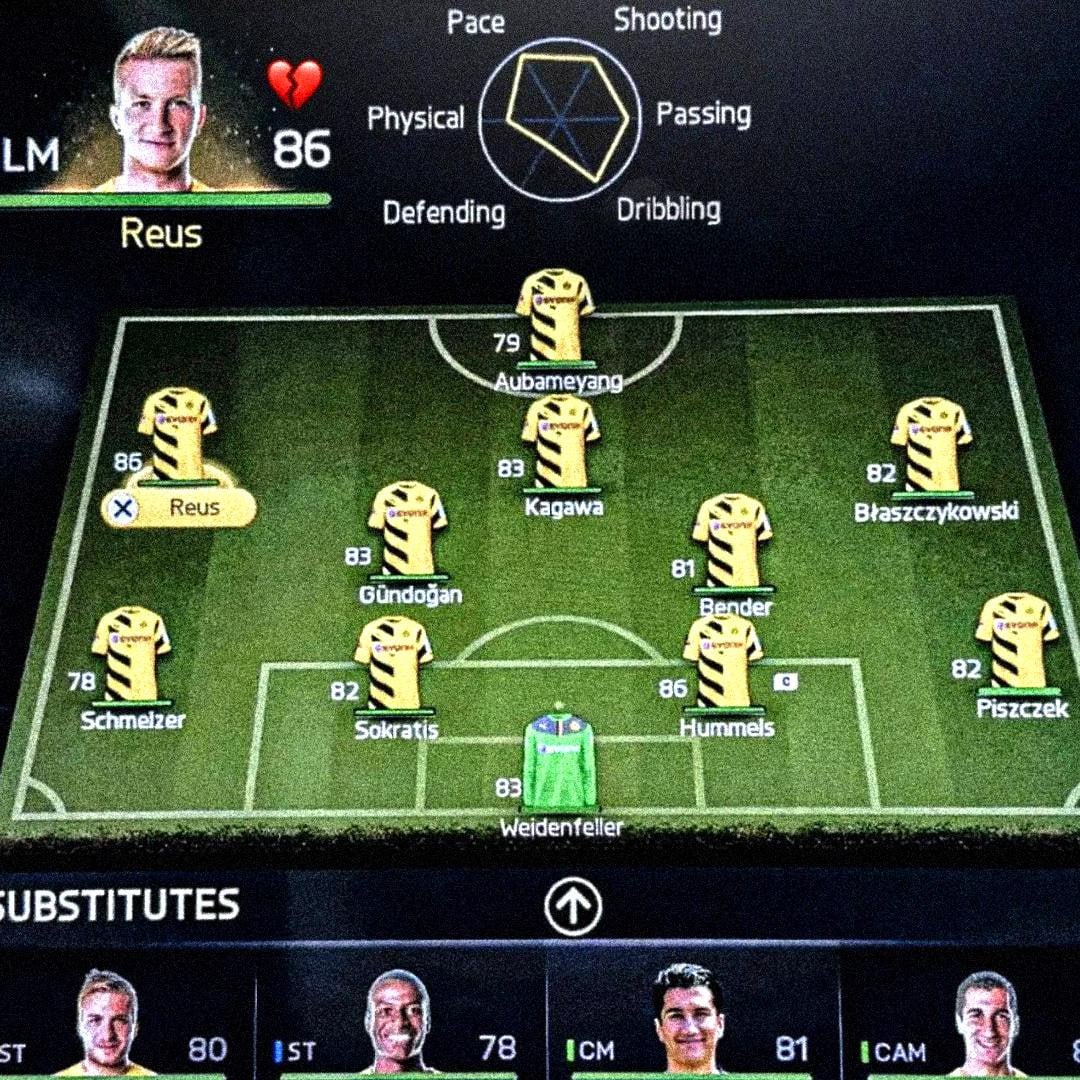Screen dimensions: 1080x1080
Task: Pick Błaszczykowski on the right wing
Action: [931, 445]
